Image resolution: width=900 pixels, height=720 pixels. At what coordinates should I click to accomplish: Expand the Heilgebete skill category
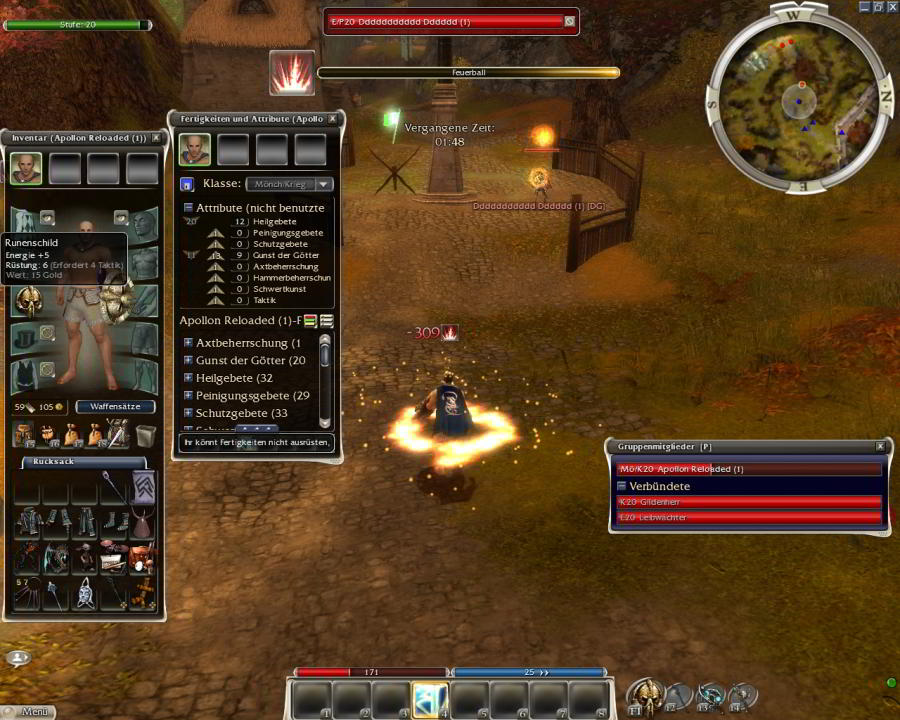coord(188,378)
